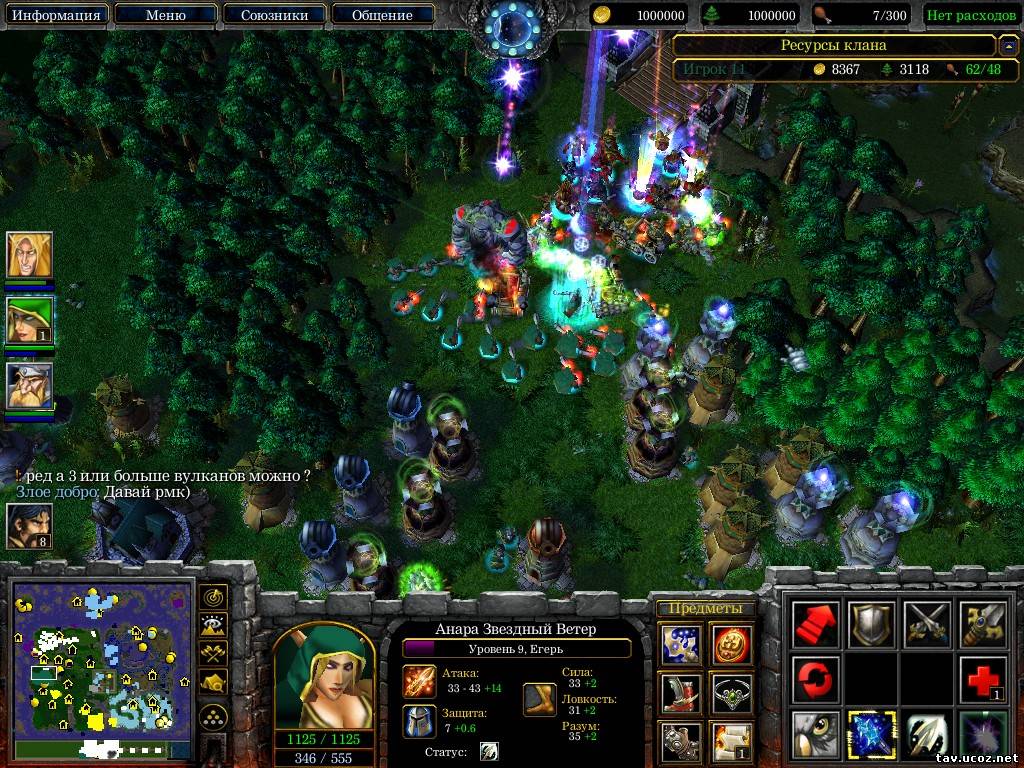Choose the crossed swords Attack command
Image resolution: width=1024 pixels, height=768 pixels.
tap(927, 624)
